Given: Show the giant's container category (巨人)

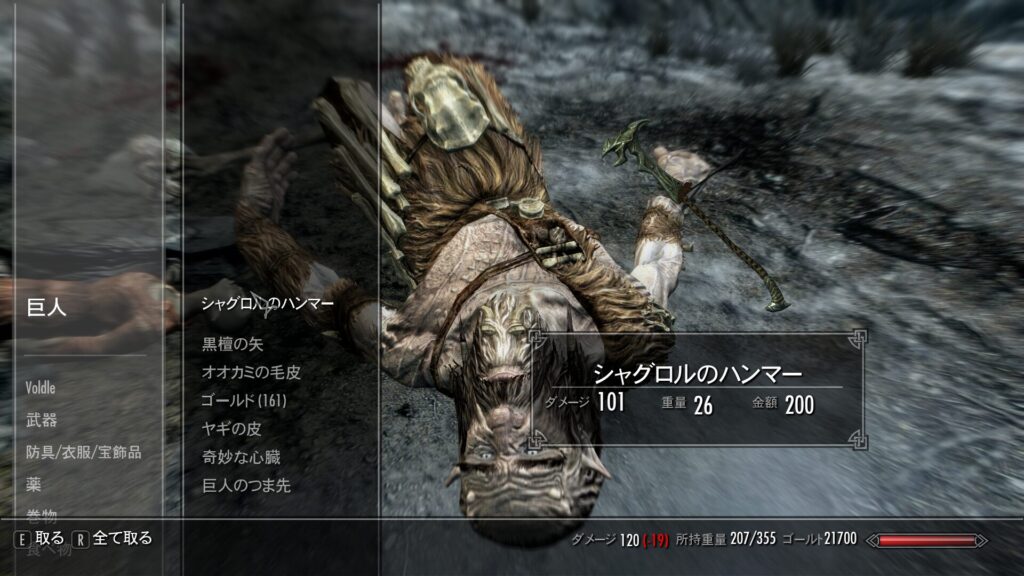Looking at the screenshot, I should click(x=46, y=308).
